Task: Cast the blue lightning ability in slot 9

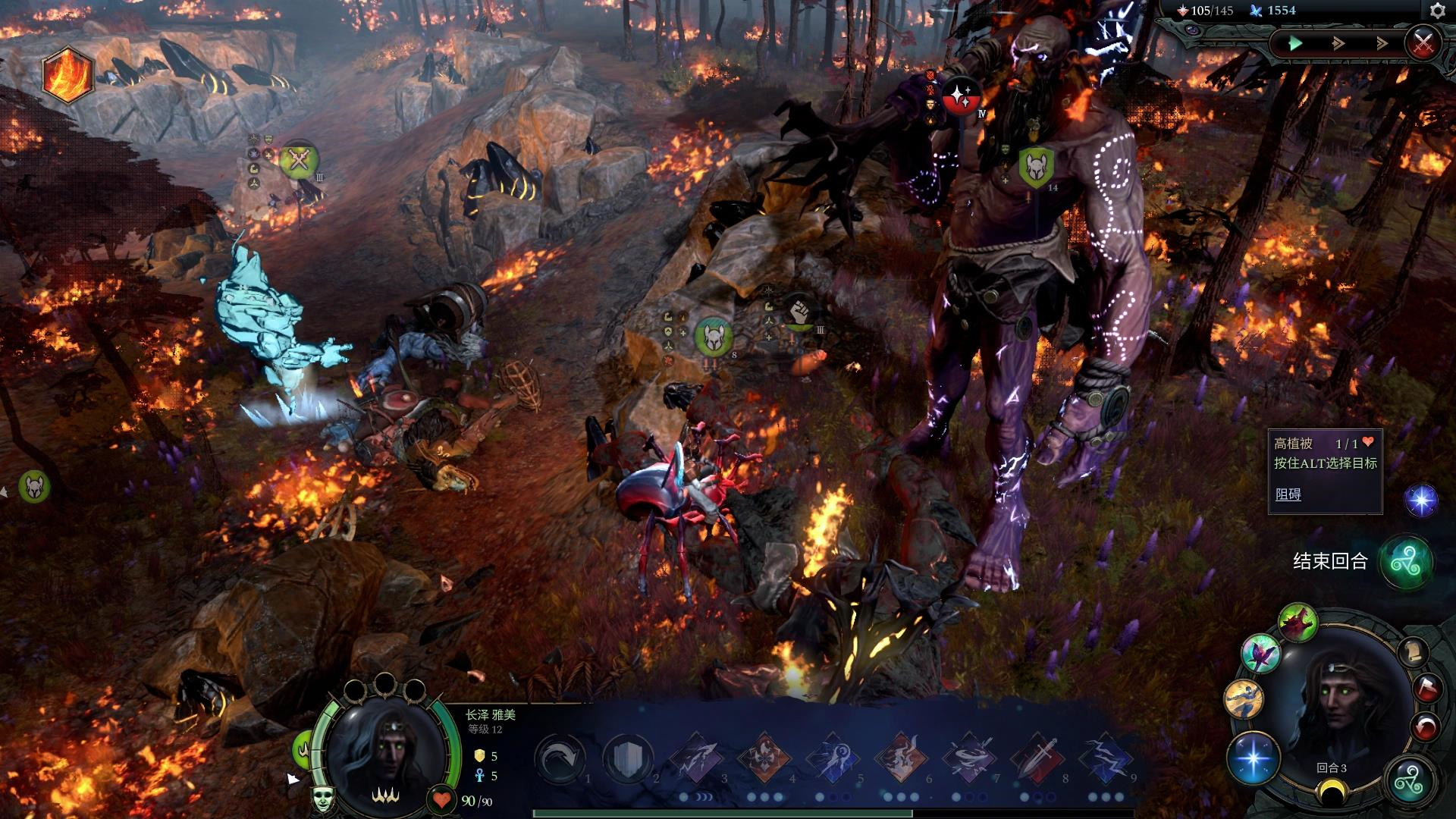Action: pyautogui.click(x=1106, y=758)
